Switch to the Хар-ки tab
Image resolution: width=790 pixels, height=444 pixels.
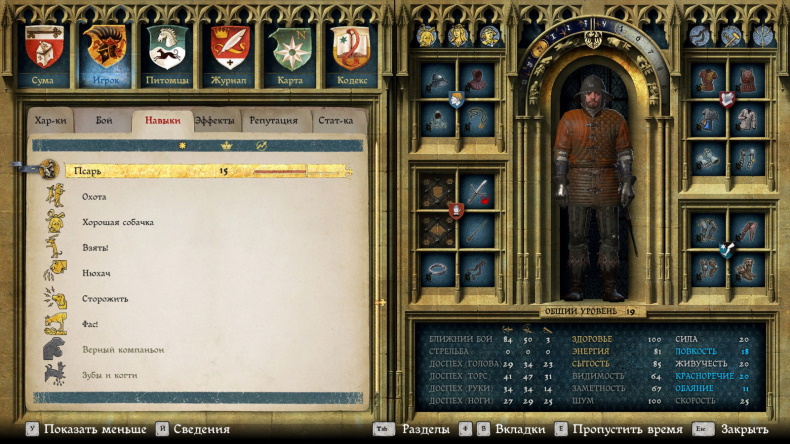51,121
